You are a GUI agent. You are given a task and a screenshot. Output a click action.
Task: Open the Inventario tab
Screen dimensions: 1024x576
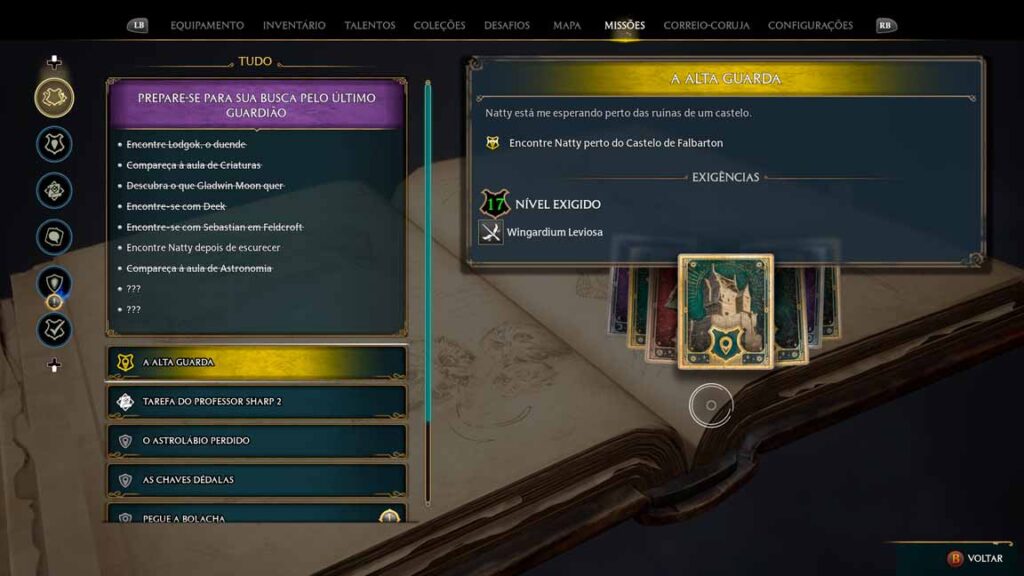[294, 25]
